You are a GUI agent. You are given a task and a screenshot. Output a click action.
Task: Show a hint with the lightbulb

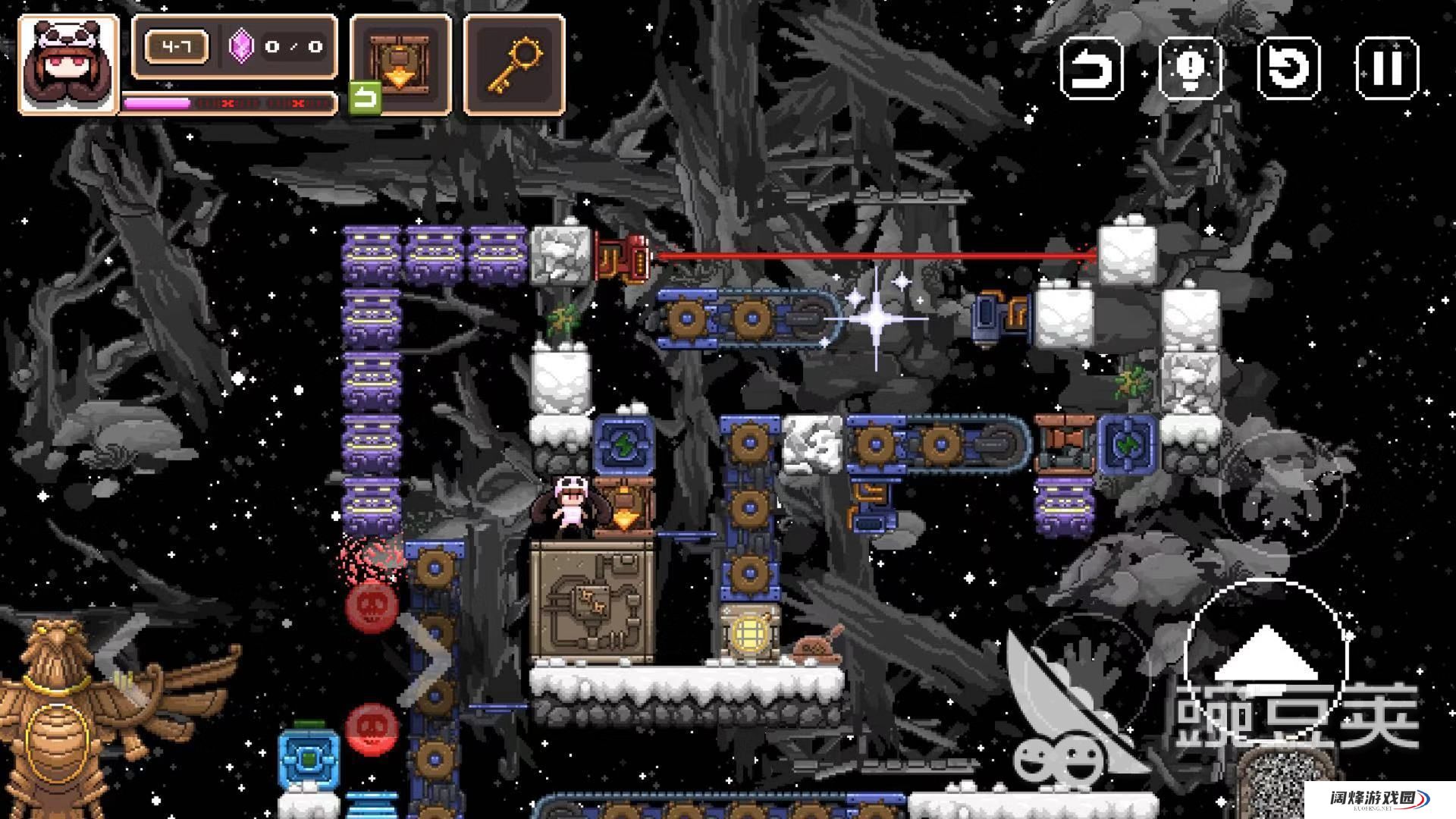[1190, 68]
